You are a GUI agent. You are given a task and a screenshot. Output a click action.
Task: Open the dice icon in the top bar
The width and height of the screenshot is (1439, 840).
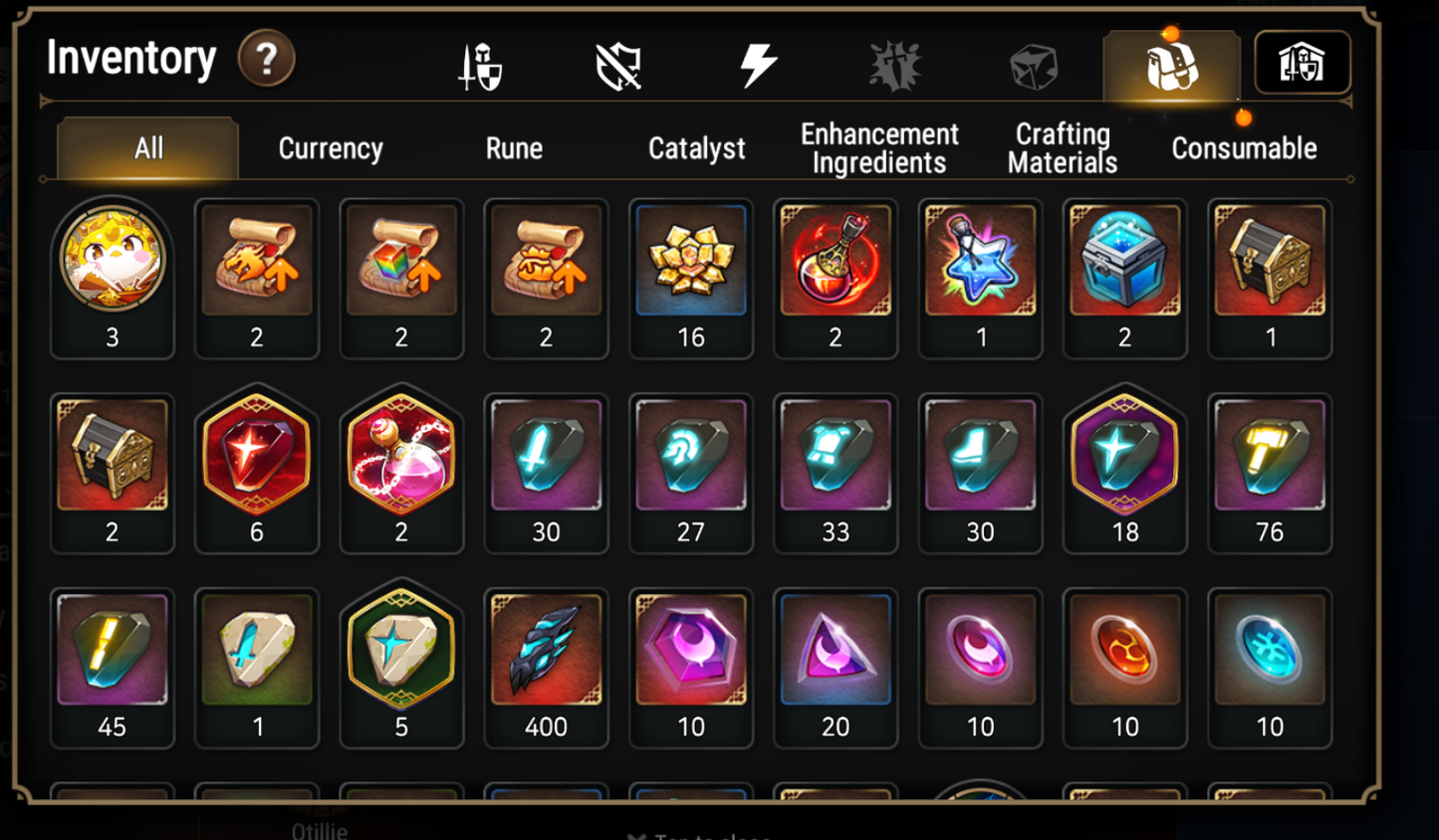coord(1034,65)
